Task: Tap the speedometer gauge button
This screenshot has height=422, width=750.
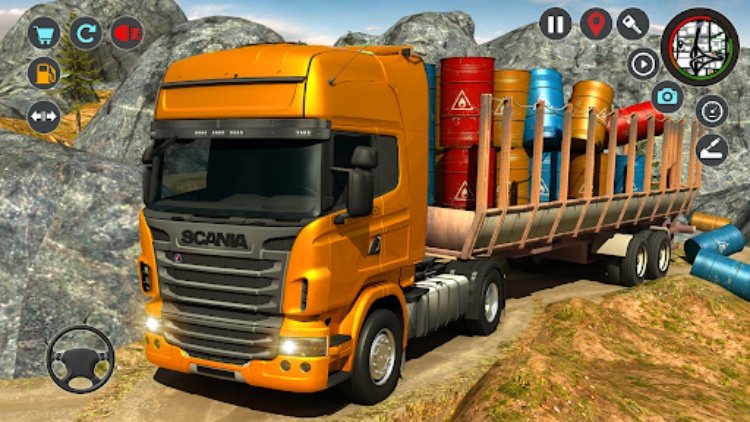Action: pyautogui.click(x=712, y=110)
